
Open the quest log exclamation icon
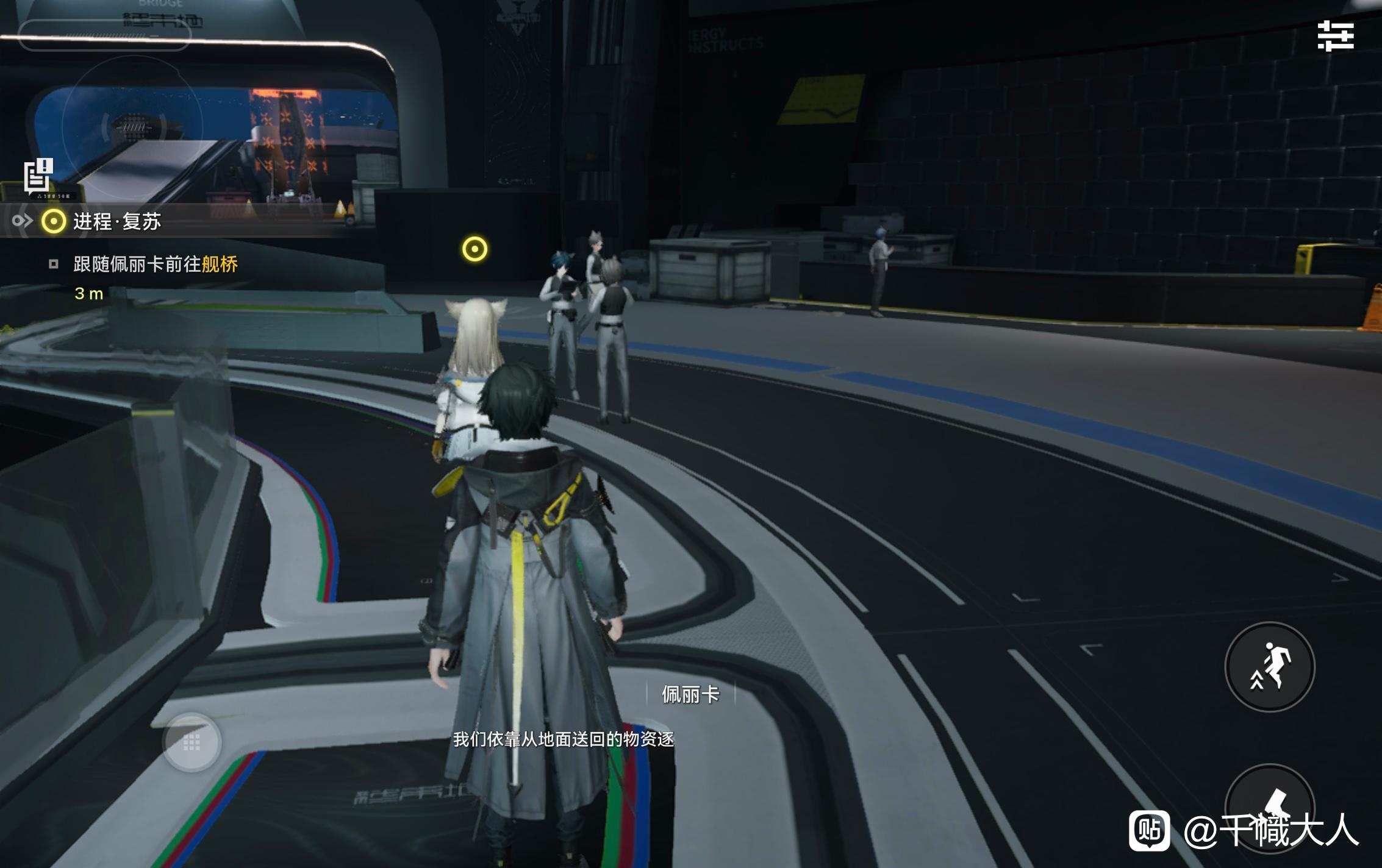pyautogui.click(x=38, y=176)
